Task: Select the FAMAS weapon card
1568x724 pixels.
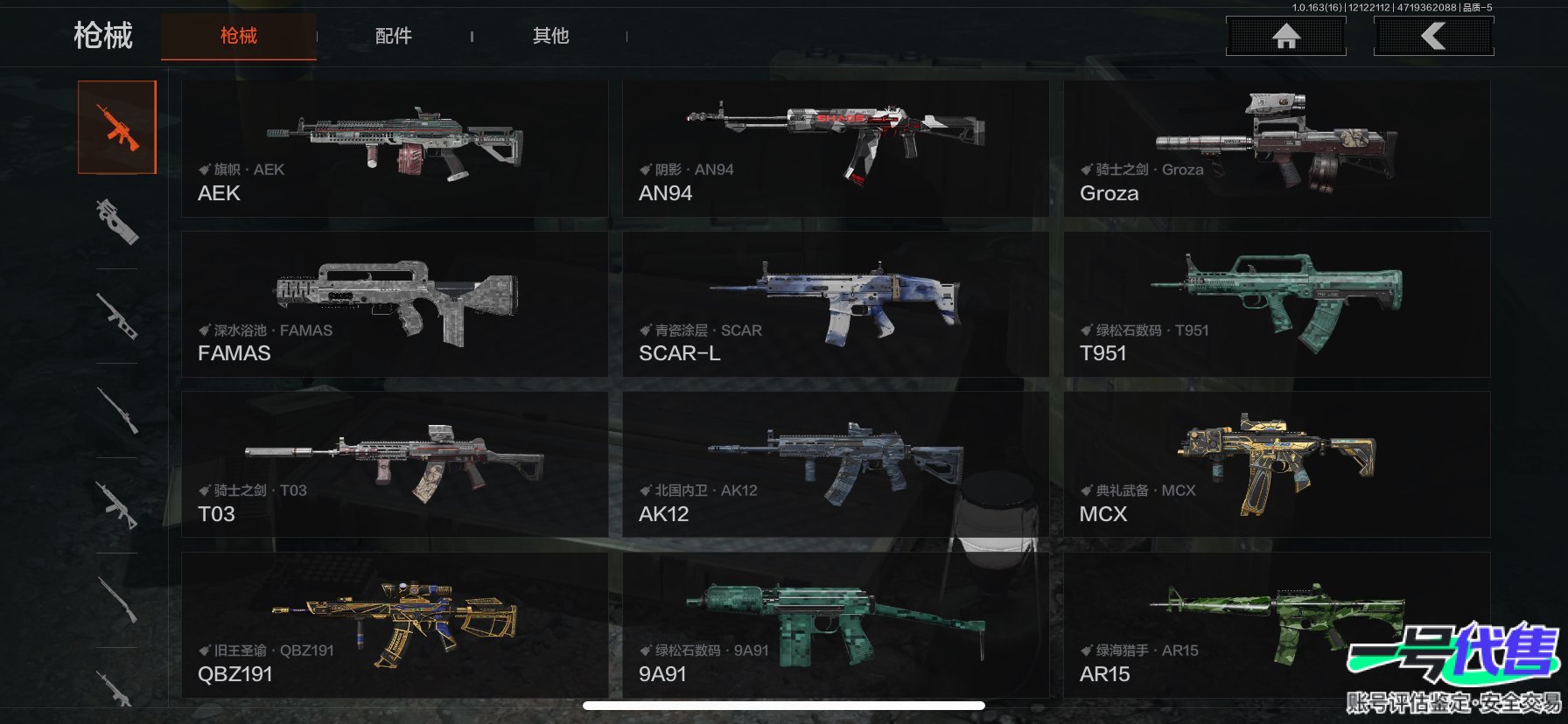Action: pos(395,304)
